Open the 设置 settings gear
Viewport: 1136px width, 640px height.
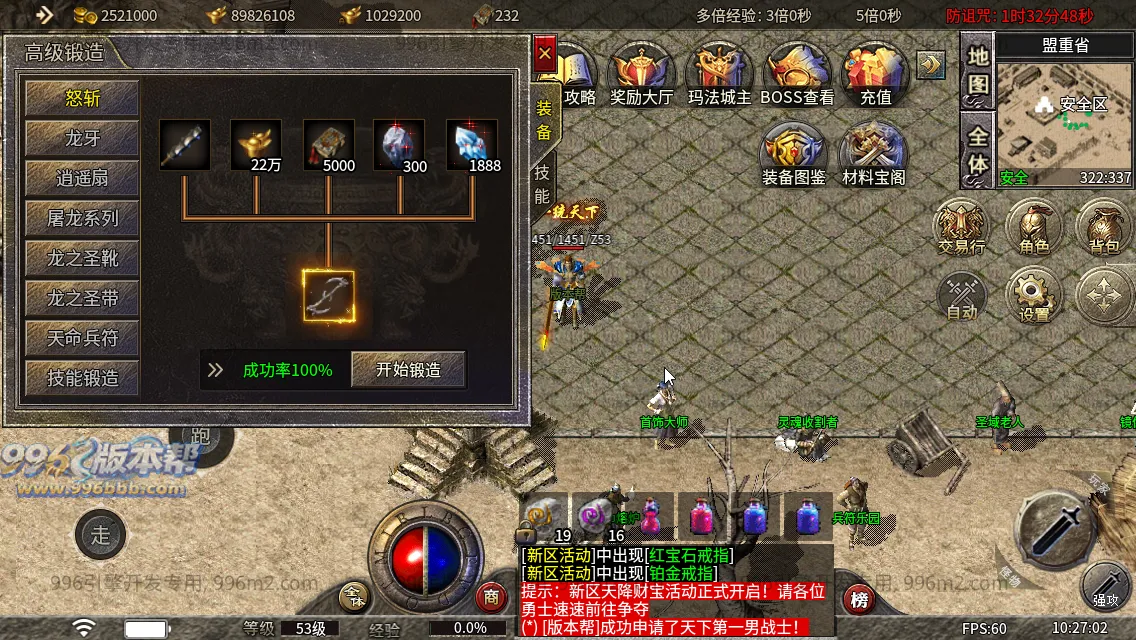tap(1034, 295)
